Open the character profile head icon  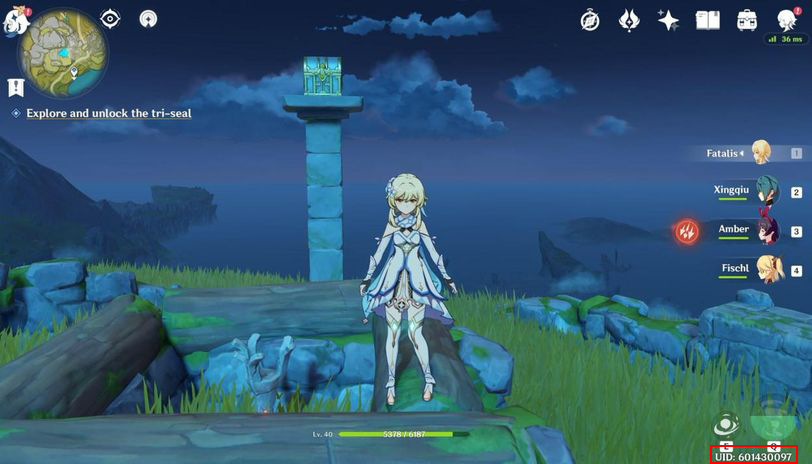(787, 20)
